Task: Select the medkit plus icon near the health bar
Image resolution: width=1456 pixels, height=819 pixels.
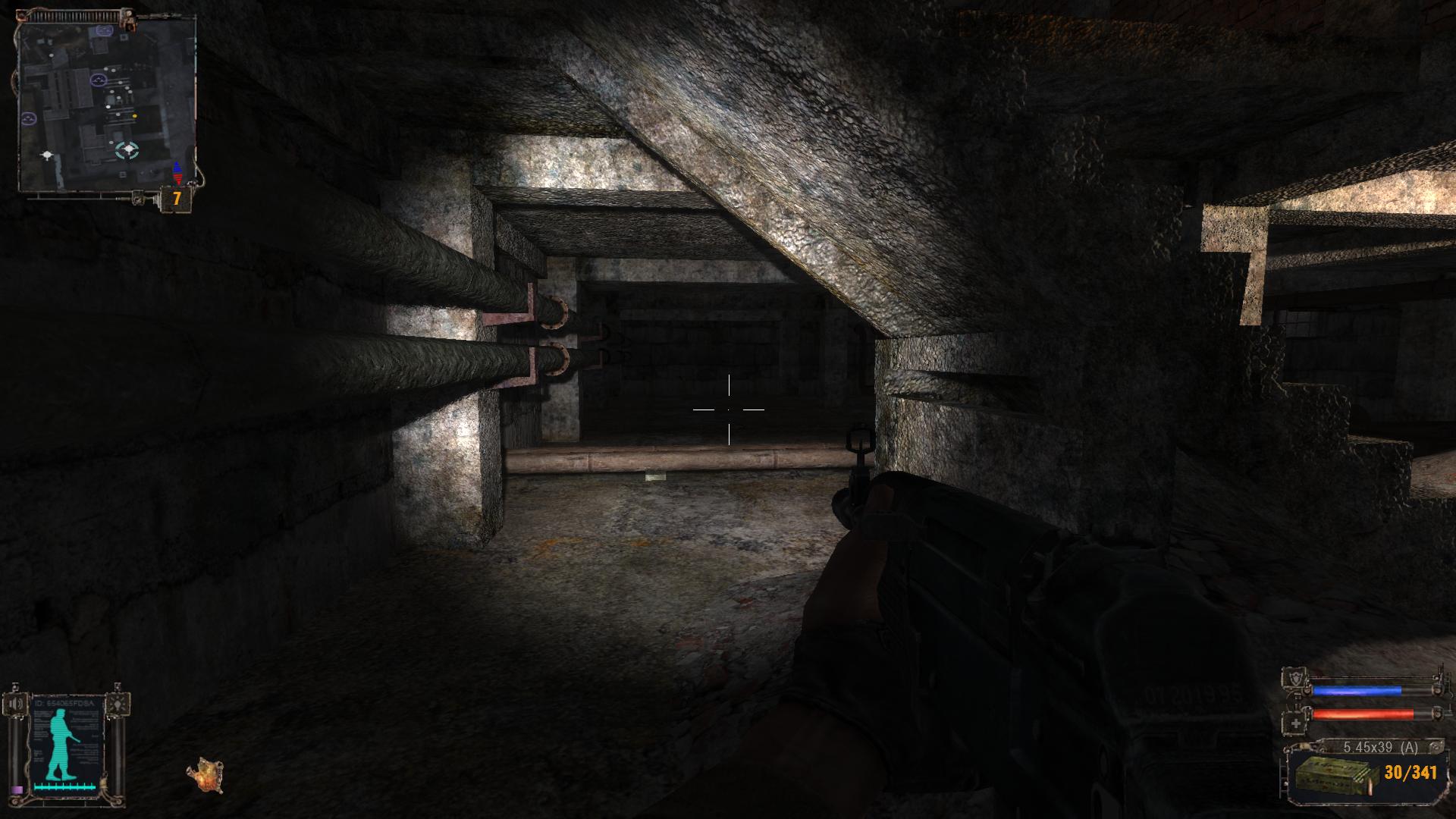Action: click(x=1296, y=723)
